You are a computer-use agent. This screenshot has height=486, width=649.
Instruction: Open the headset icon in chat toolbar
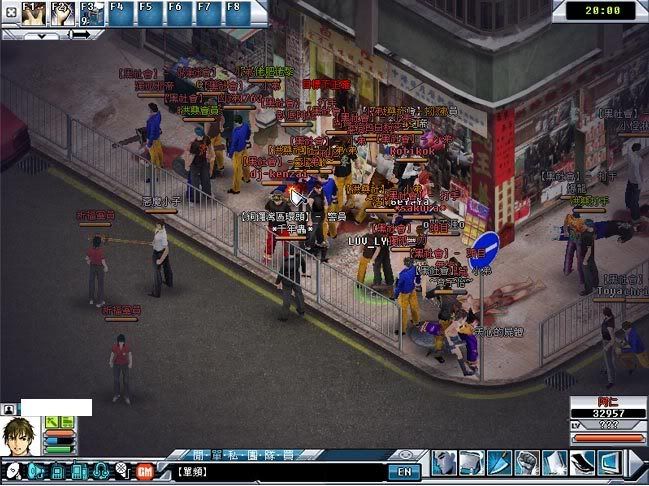[101, 470]
